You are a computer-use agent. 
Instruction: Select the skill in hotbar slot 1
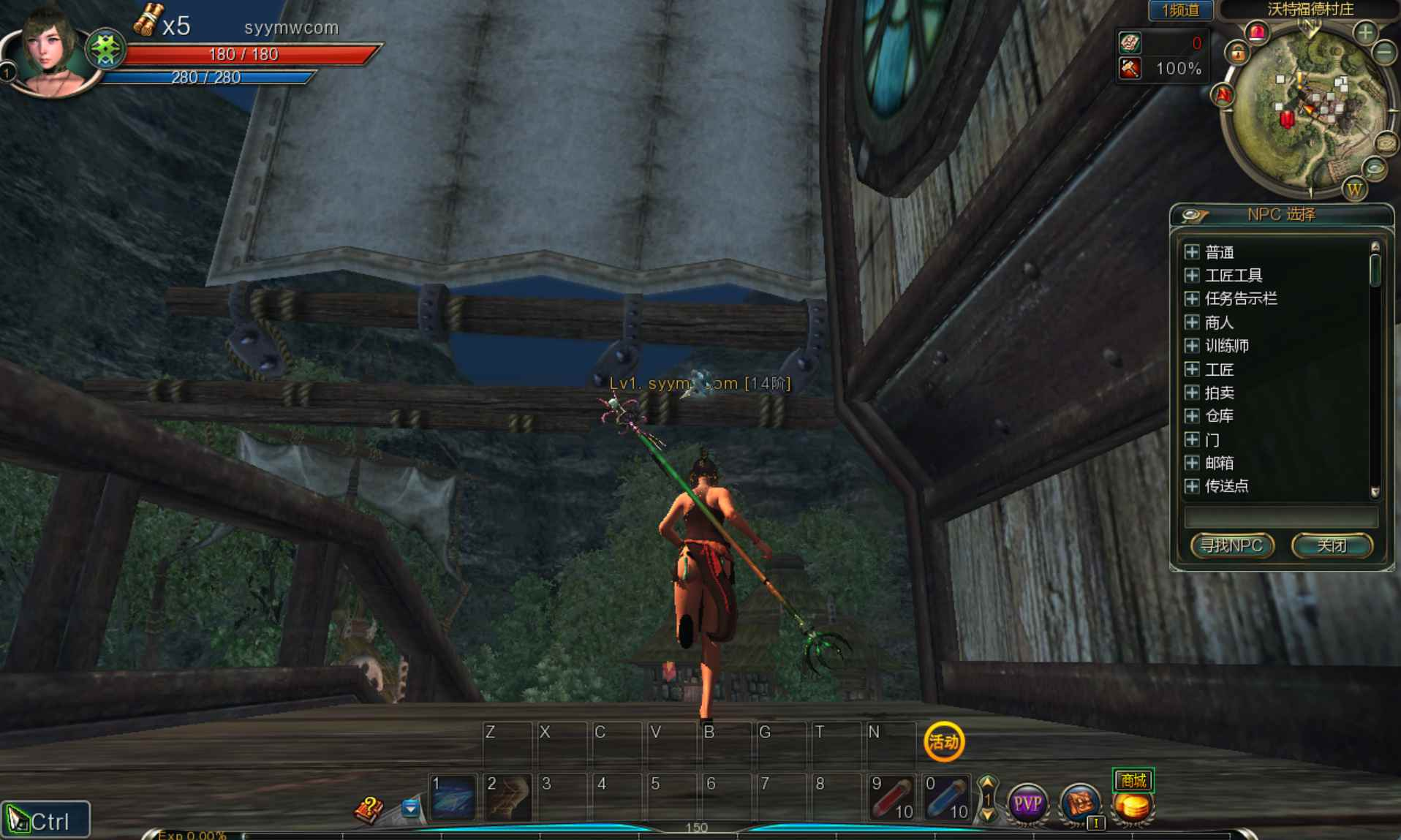coord(452,797)
